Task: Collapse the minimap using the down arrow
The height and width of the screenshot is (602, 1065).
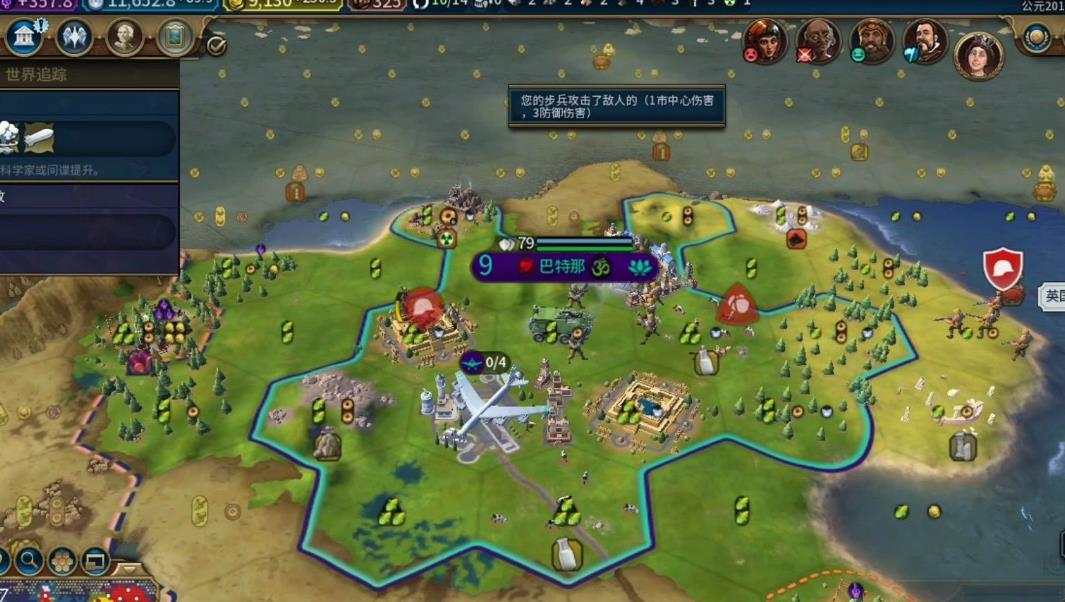Action: pos(132,570)
